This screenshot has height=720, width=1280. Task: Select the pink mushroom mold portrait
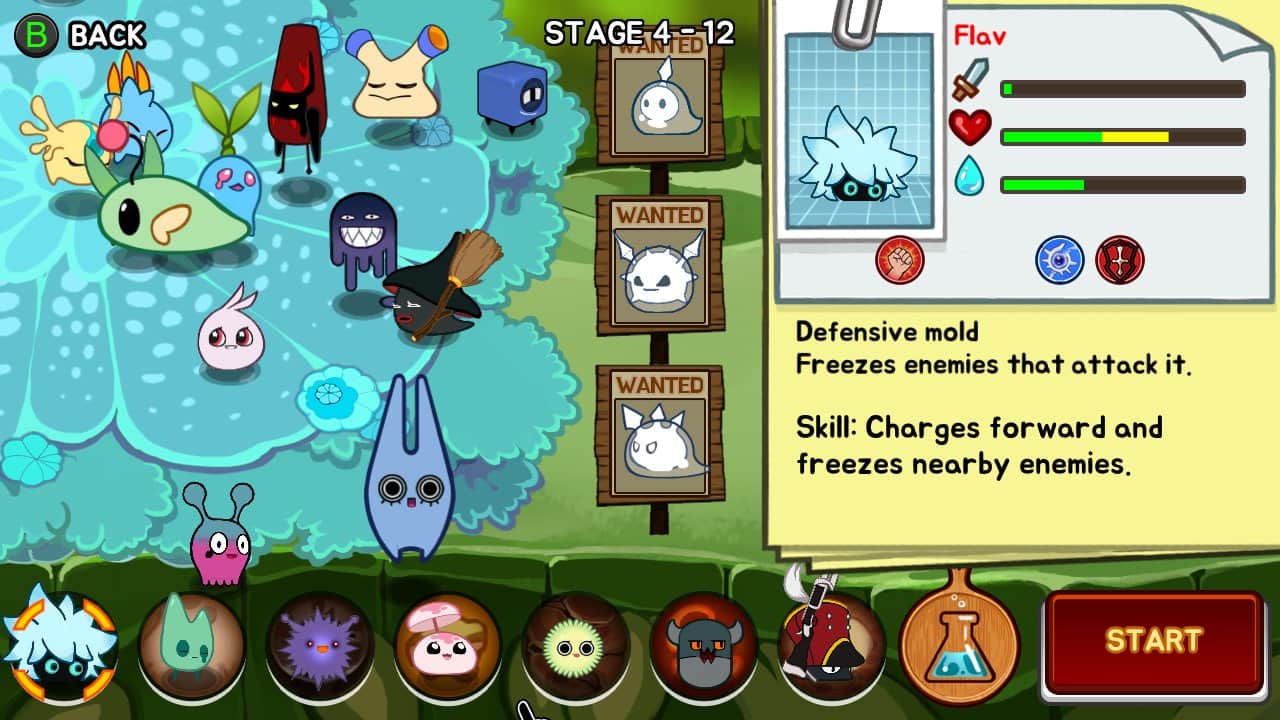click(448, 645)
